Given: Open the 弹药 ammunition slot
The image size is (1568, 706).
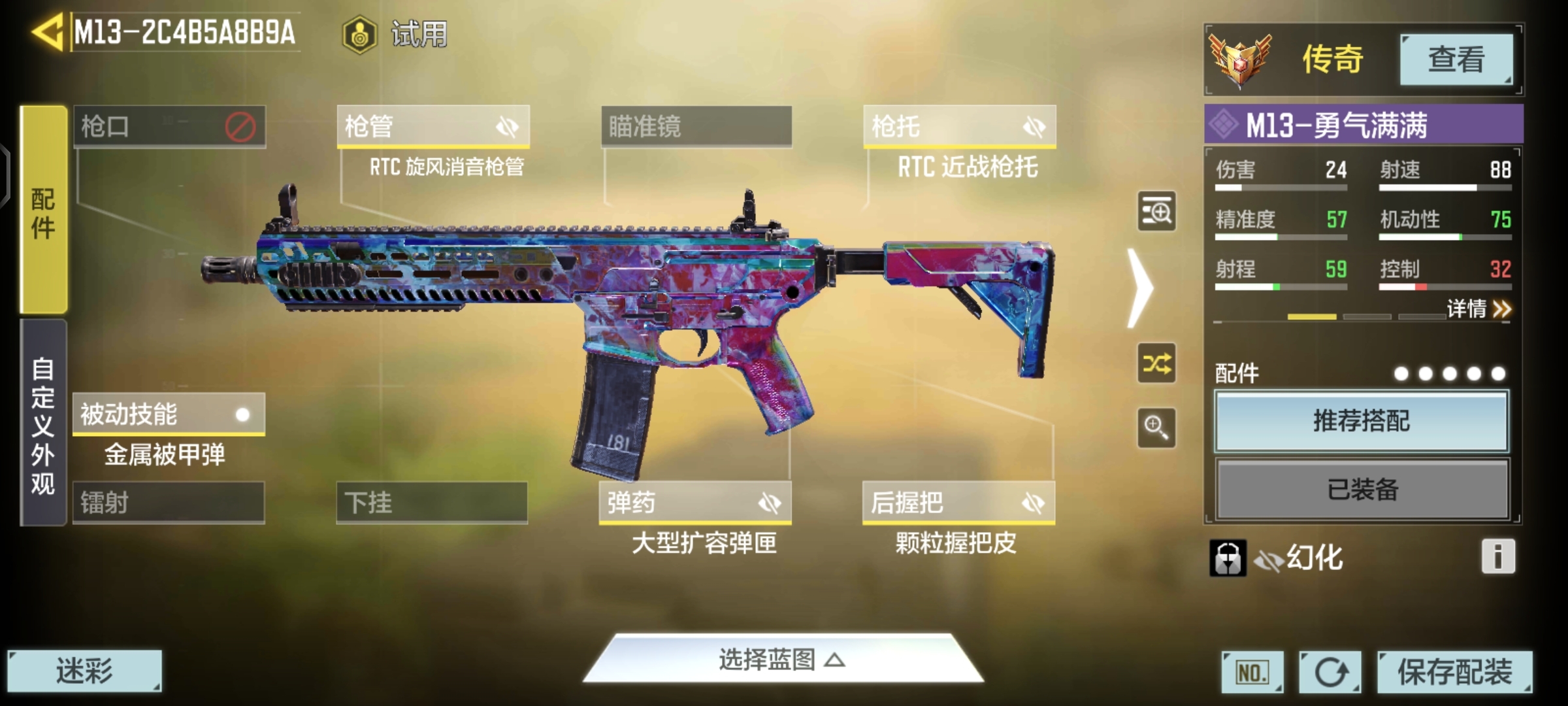Looking at the screenshot, I should click(695, 503).
